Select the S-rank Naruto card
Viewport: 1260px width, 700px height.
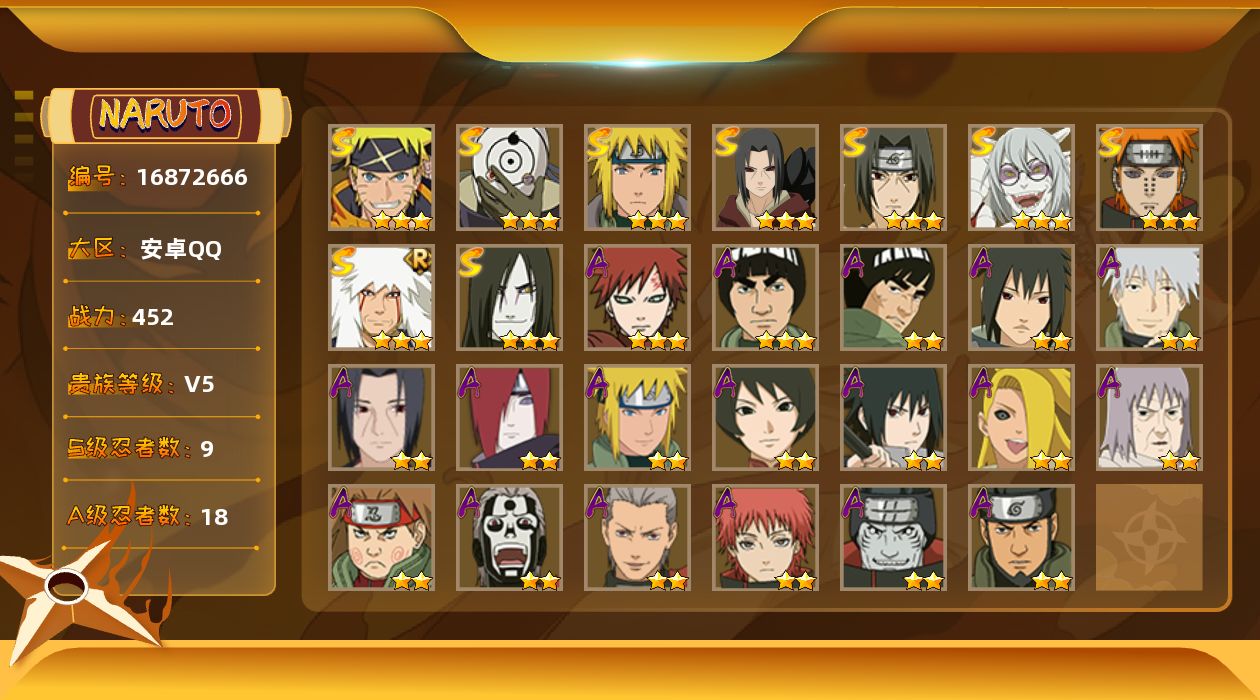[x=381, y=177]
